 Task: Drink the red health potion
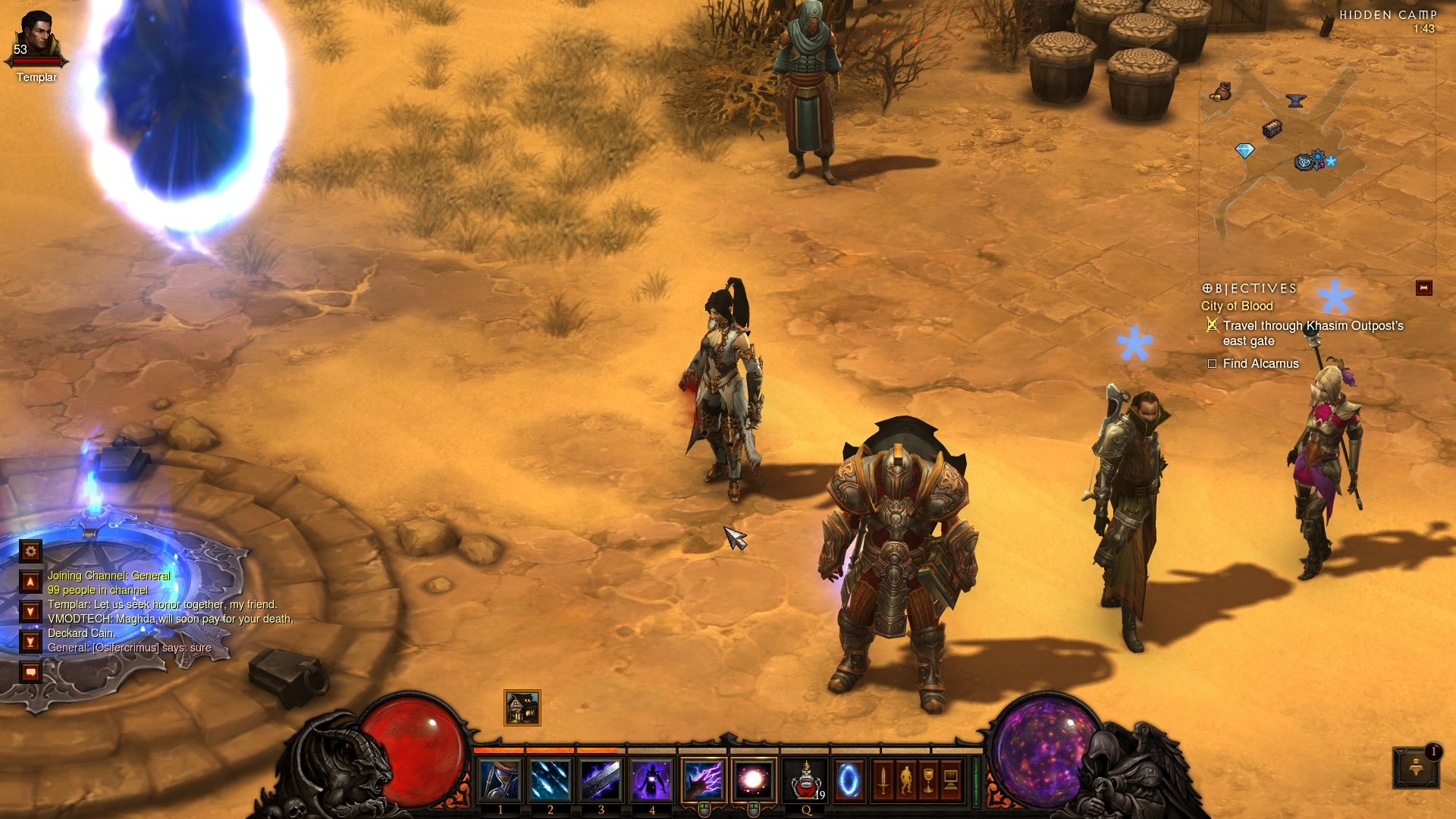[805, 780]
